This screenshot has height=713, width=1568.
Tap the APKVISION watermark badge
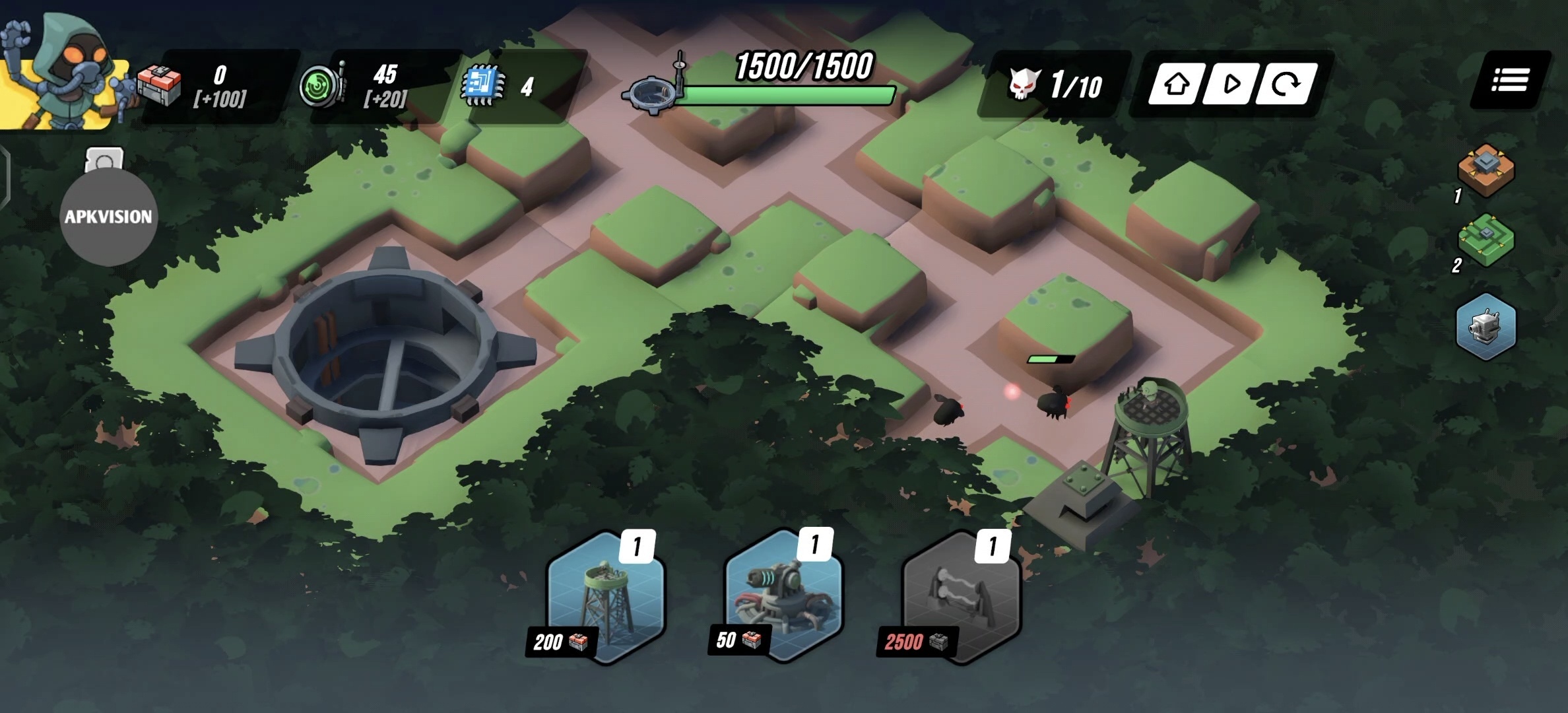pos(109,216)
